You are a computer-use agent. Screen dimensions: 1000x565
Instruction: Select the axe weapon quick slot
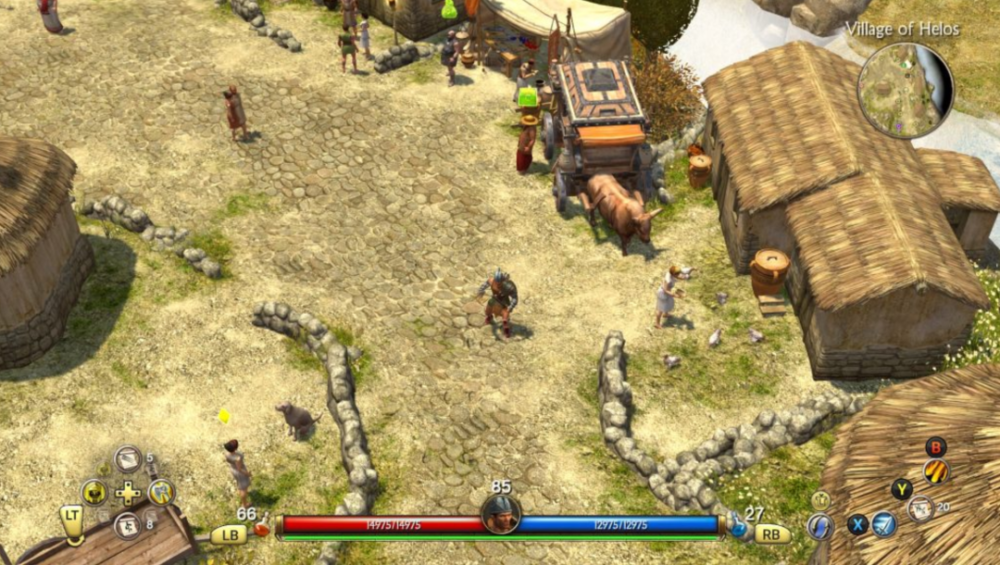point(161,492)
